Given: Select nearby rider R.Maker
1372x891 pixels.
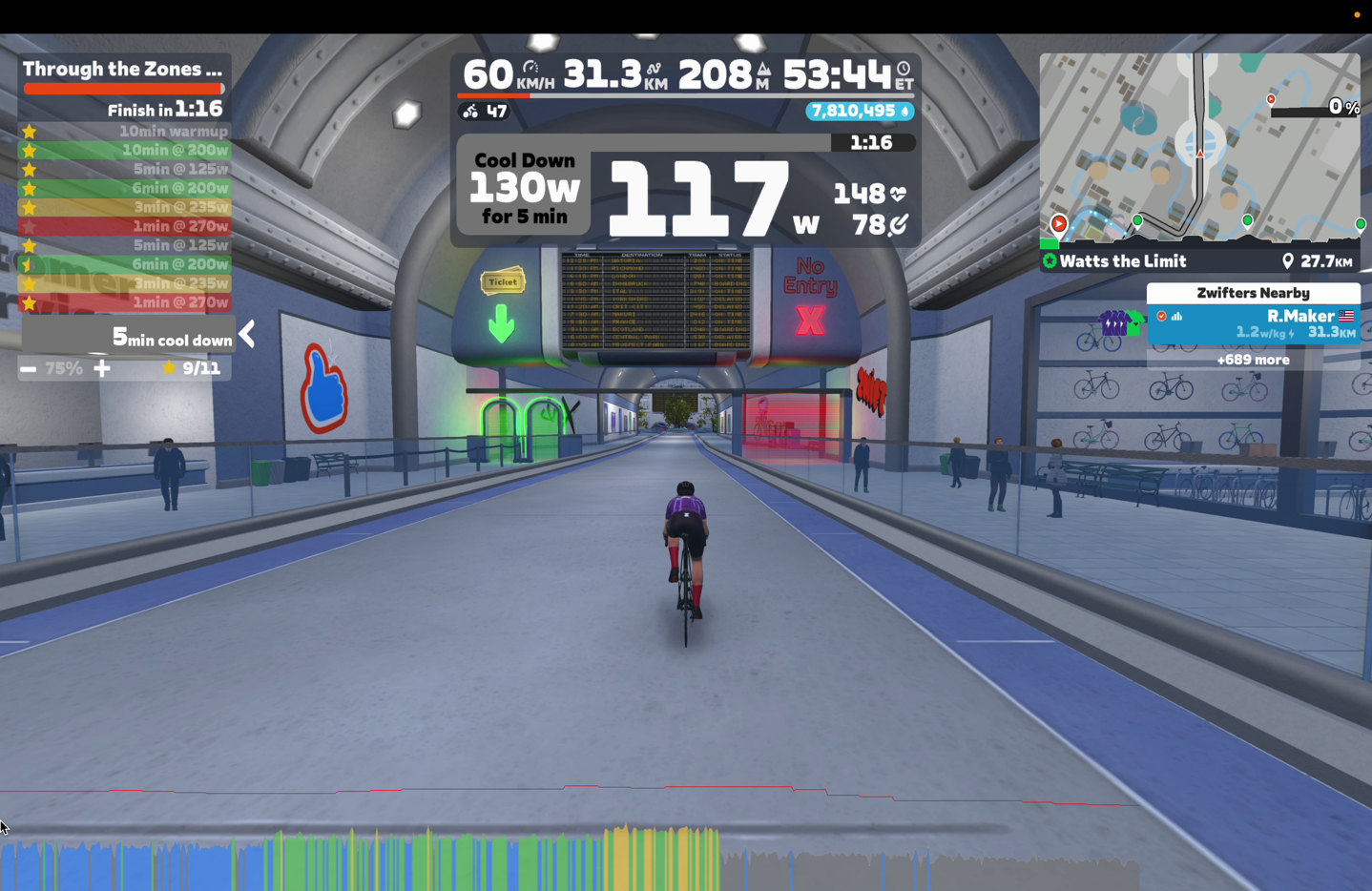Looking at the screenshot, I should click(1253, 323).
